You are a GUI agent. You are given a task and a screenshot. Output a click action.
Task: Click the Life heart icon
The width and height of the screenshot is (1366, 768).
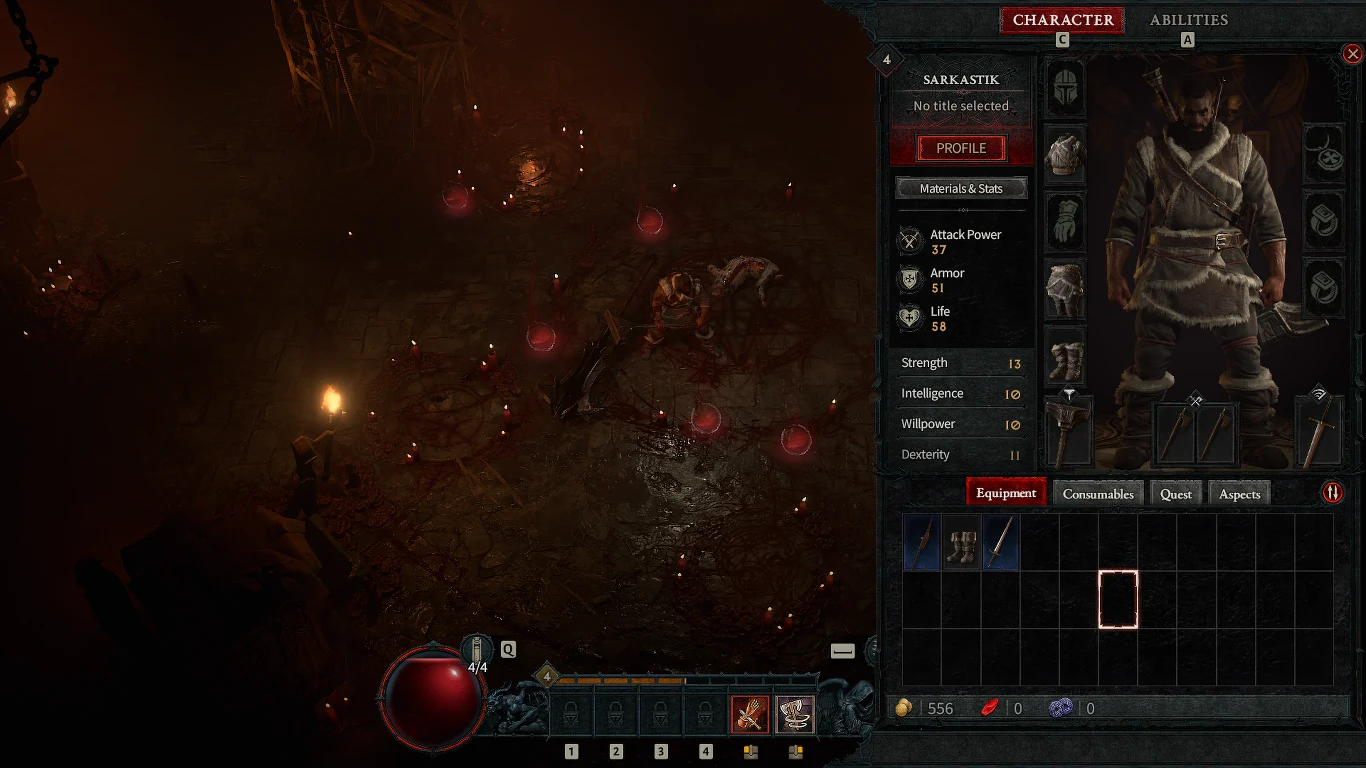point(910,318)
